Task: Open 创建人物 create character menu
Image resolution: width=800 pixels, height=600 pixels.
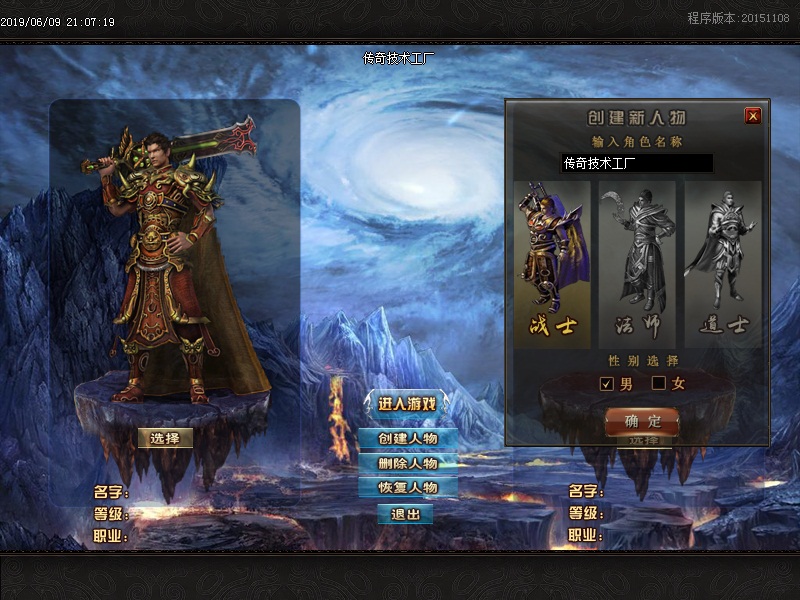Action: (x=407, y=438)
